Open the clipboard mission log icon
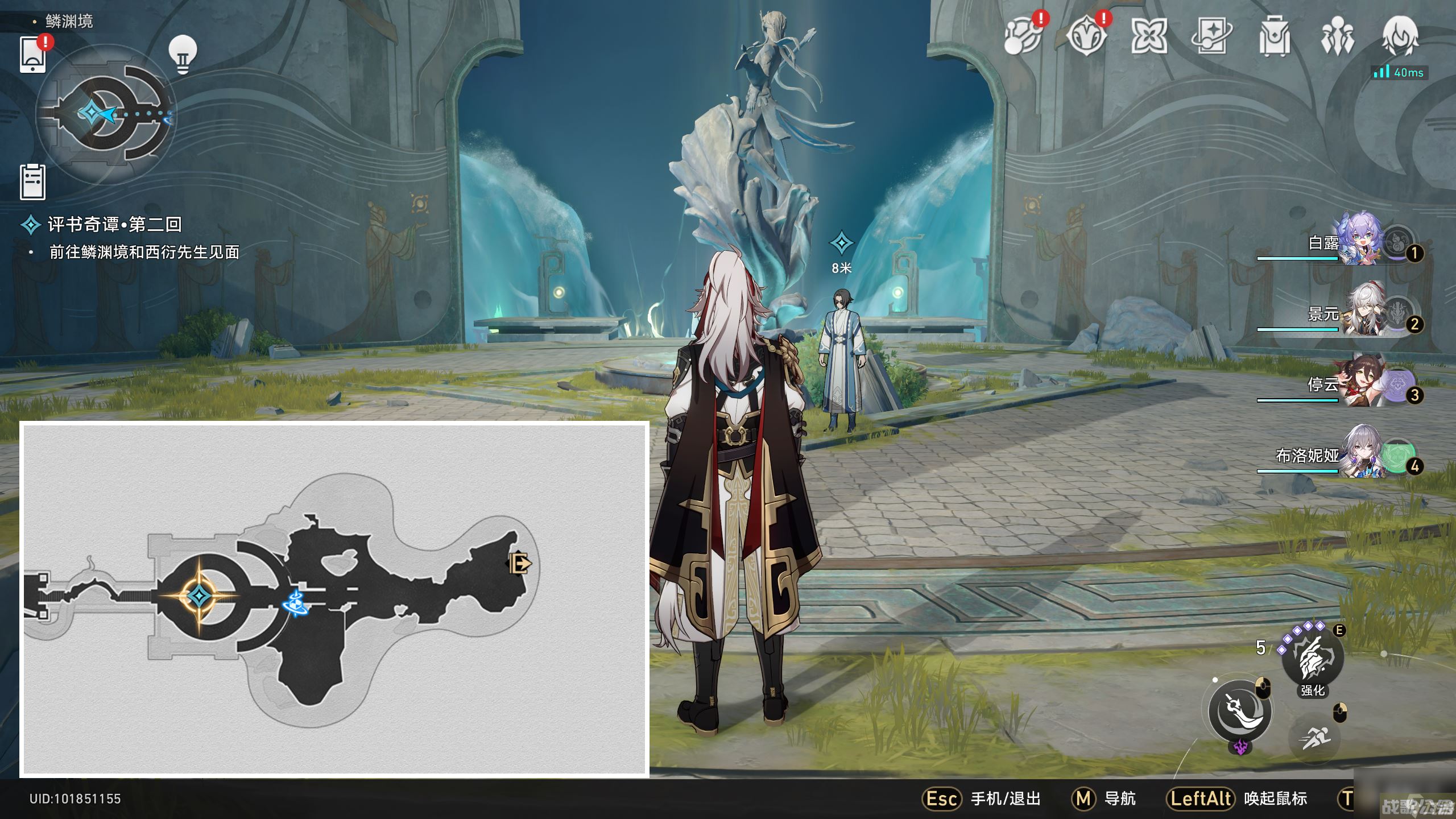1456x819 pixels. [33, 182]
